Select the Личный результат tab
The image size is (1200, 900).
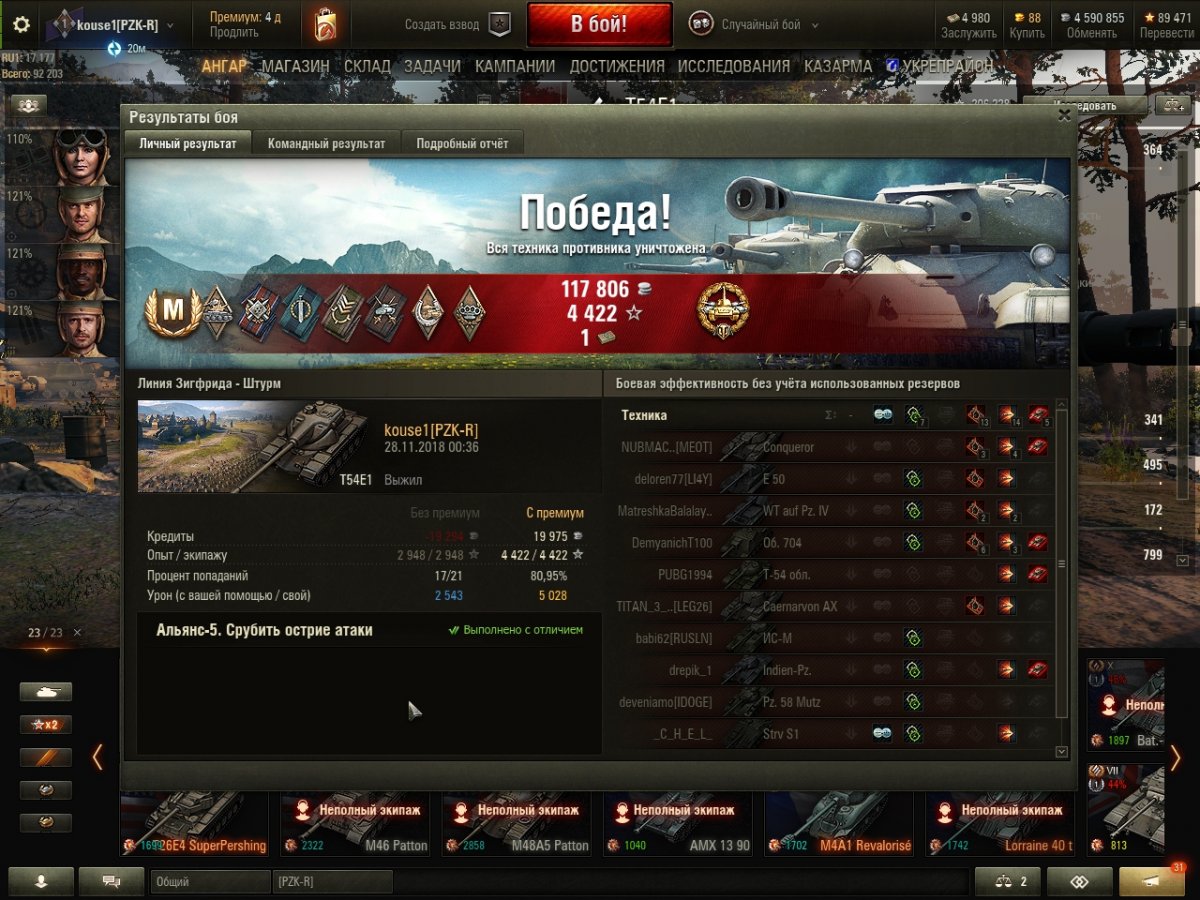[x=188, y=144]
